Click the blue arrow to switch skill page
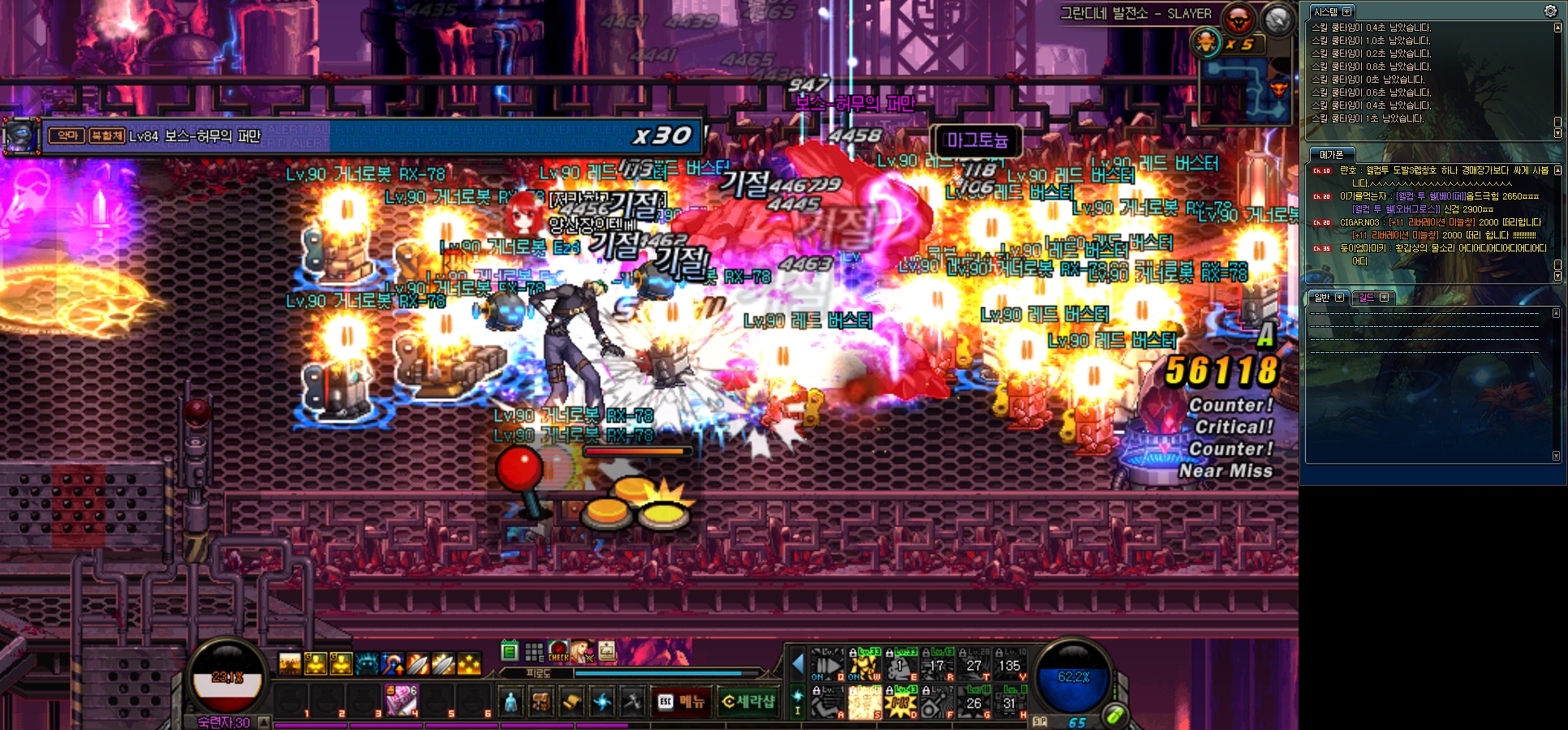 click(x=798, y=663)
